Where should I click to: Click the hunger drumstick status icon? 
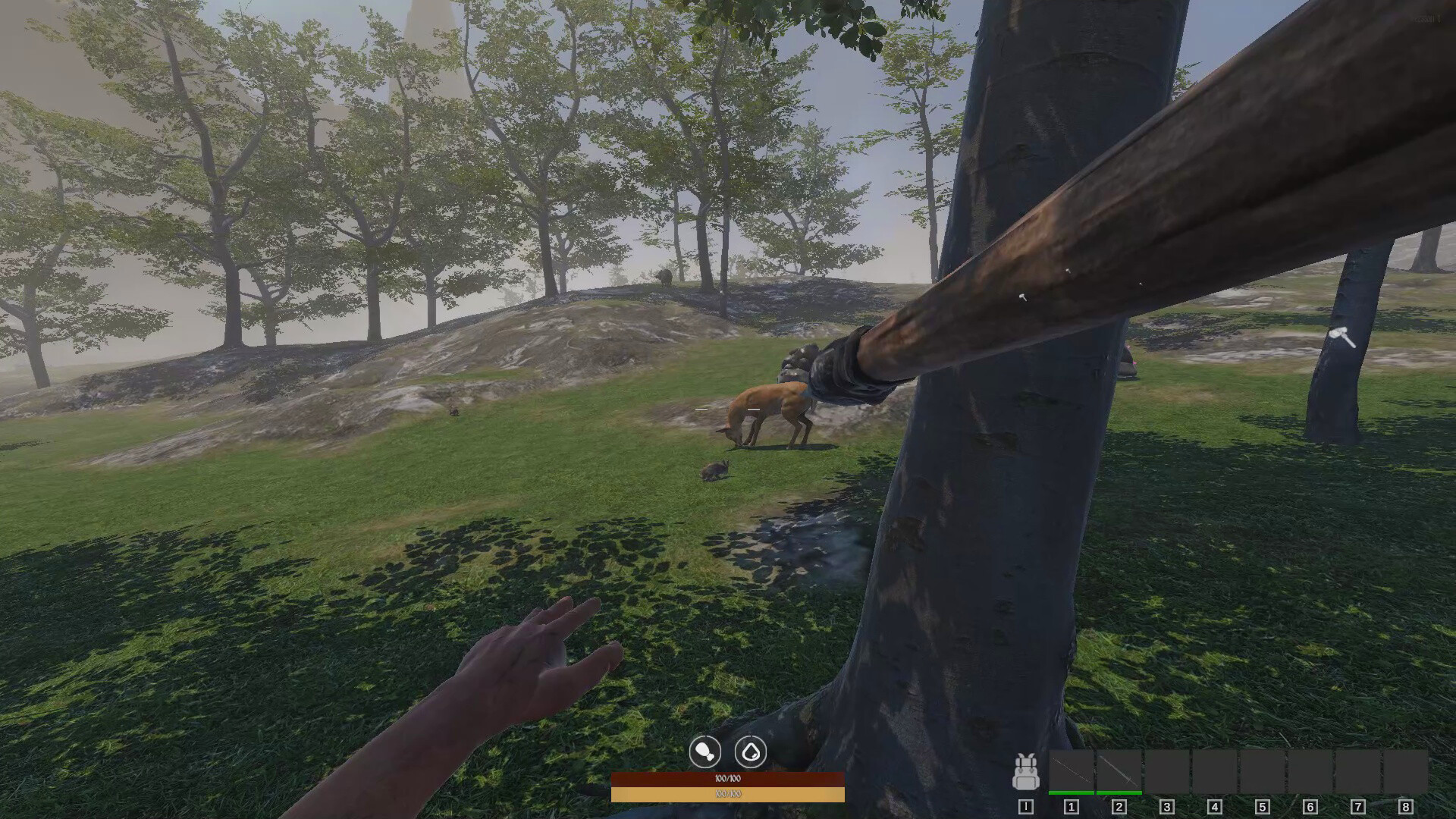704,751
